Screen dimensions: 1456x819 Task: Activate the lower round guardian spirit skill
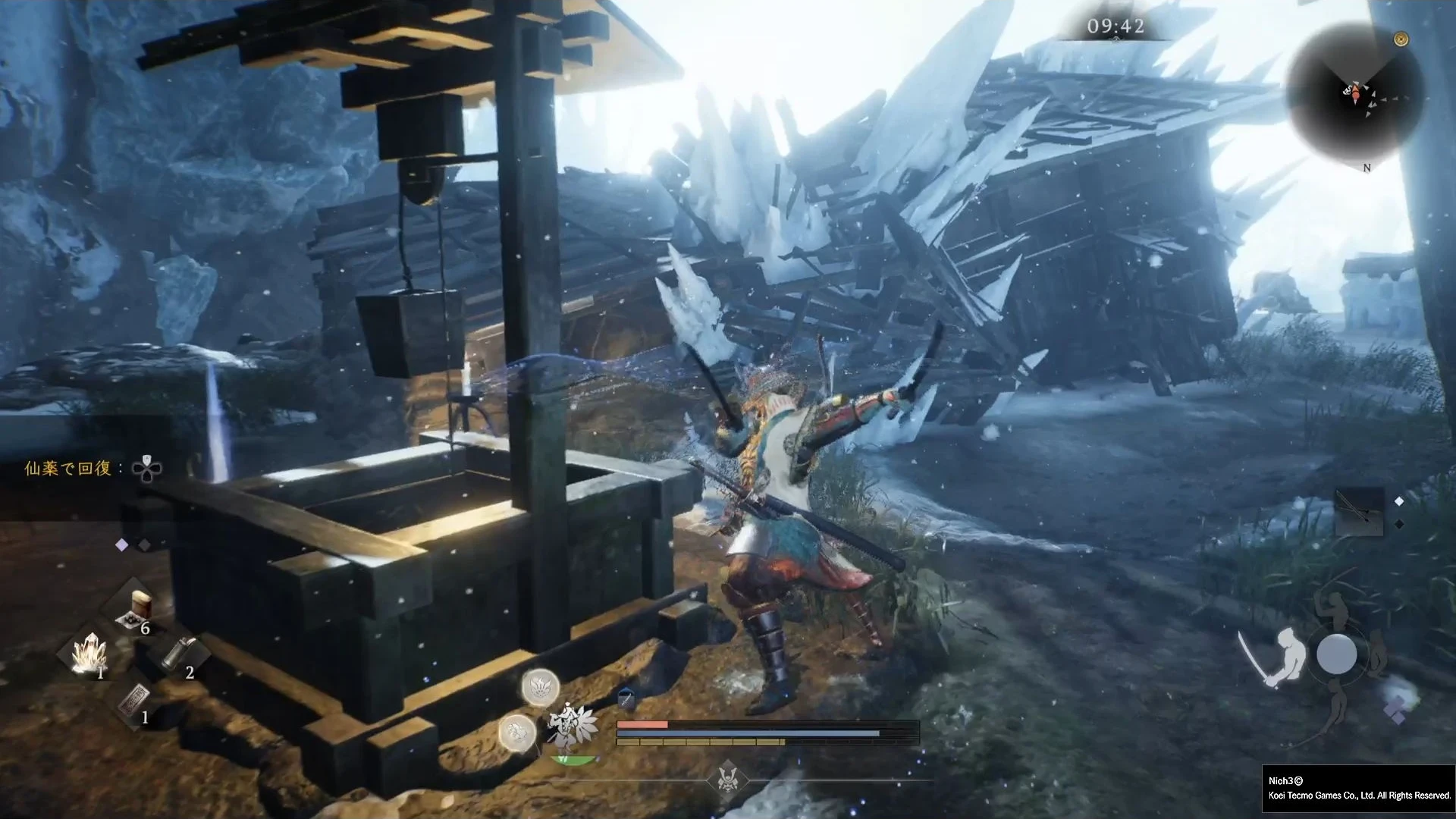[517, 733]
